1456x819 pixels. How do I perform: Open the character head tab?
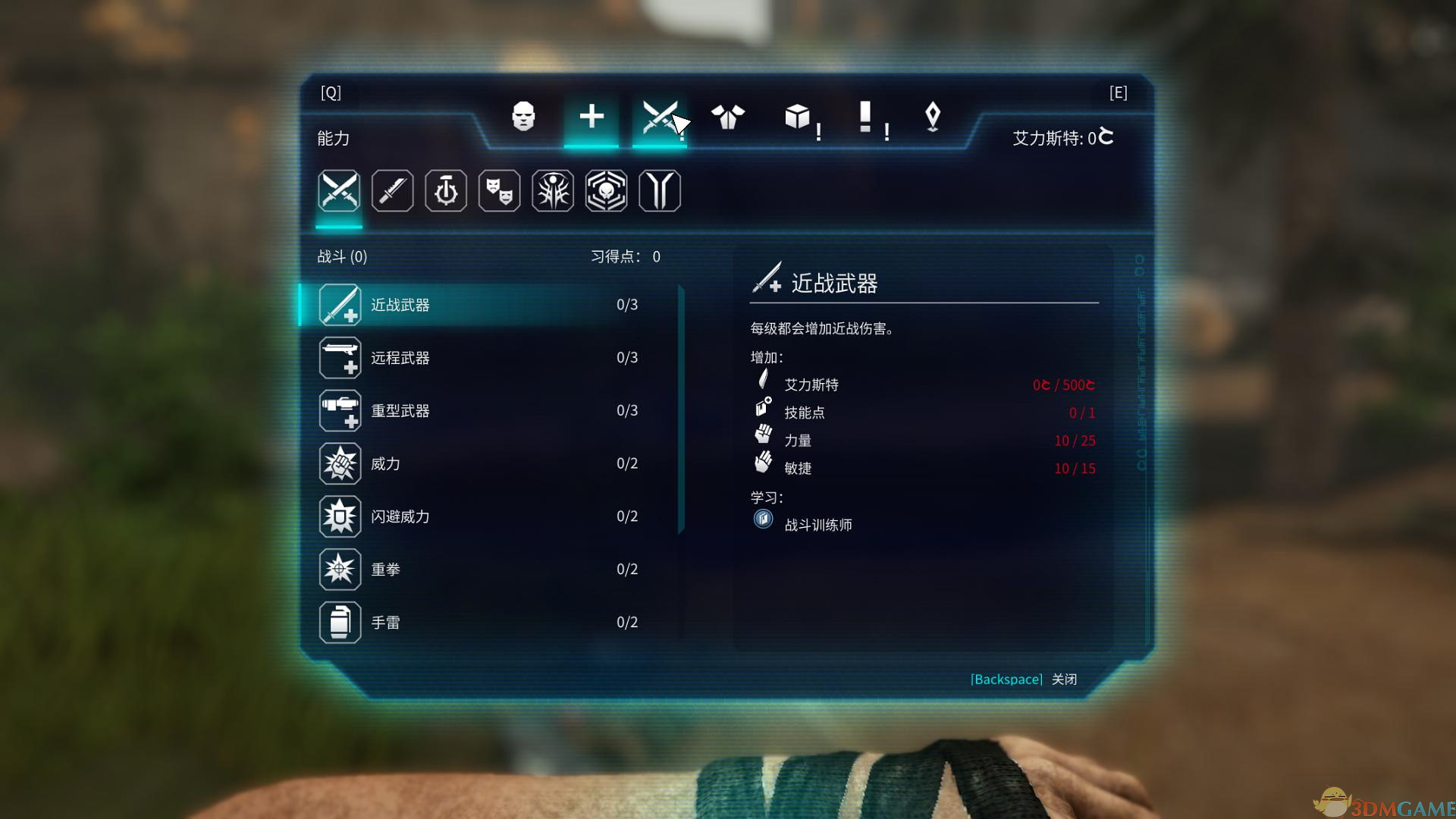pos(523,117)
